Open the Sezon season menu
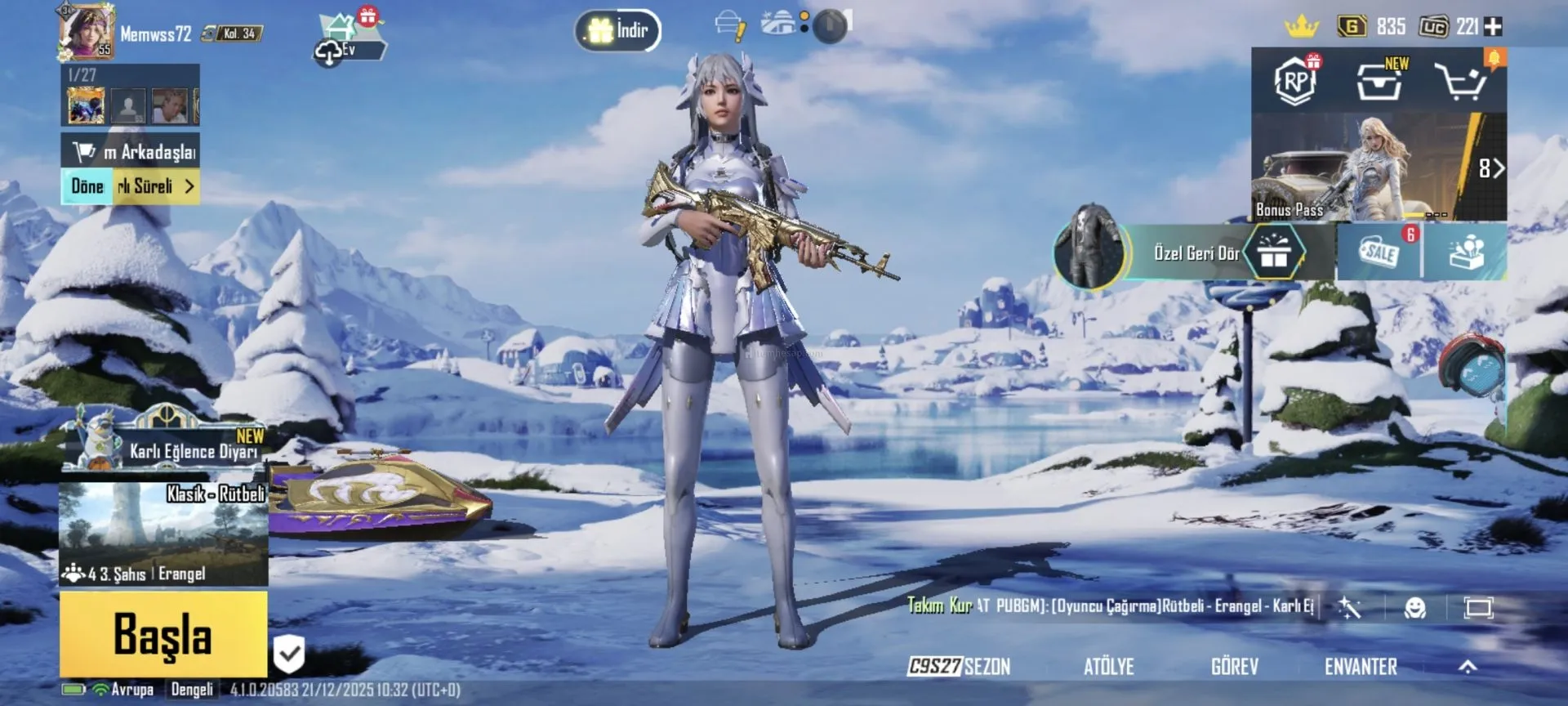Image resolution: width=1568 pixels, height=706 pixels. [960, 667]
